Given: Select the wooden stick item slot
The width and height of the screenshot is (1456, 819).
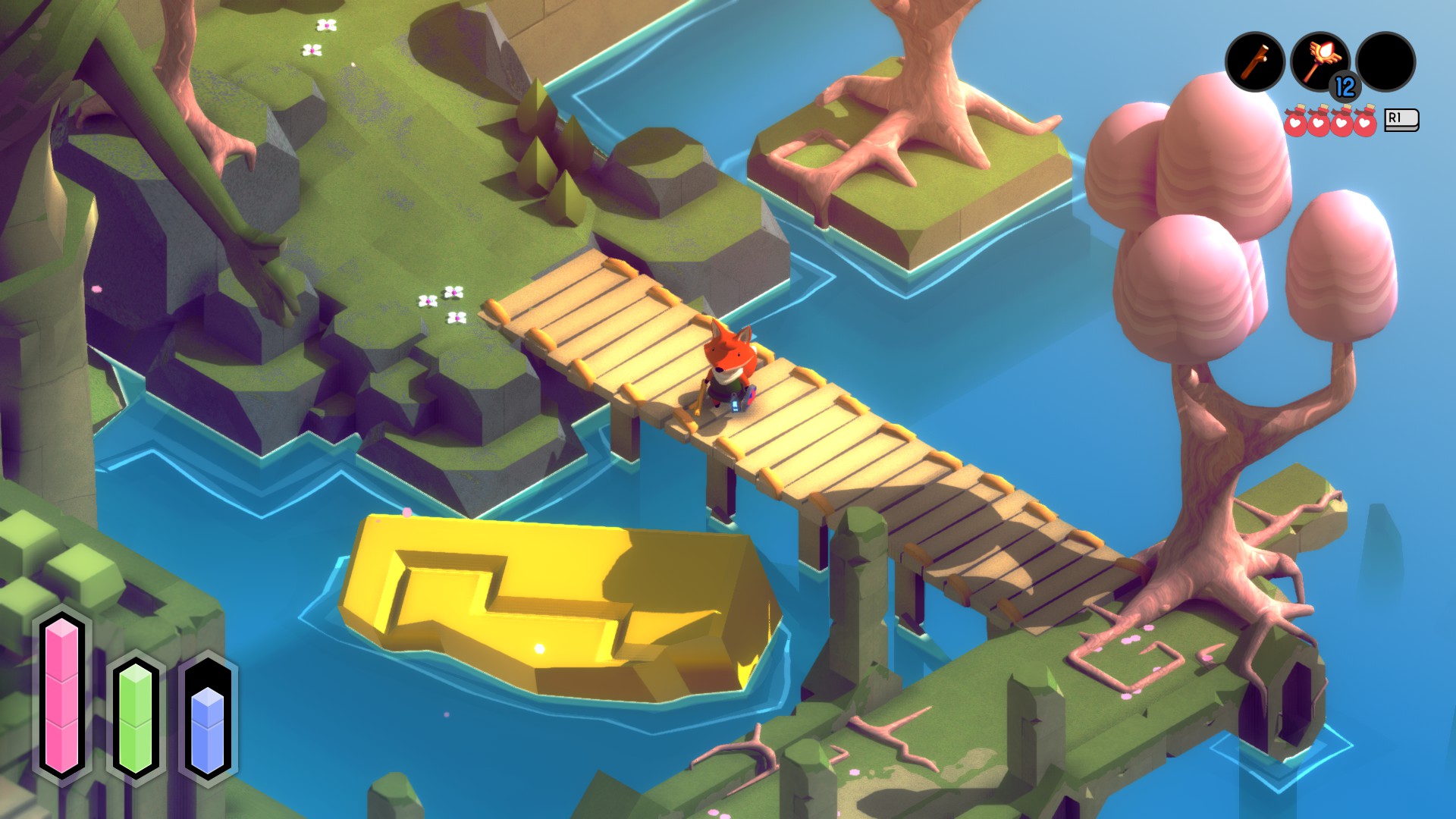Looking at the screenshot, I should click(1254, 62).
